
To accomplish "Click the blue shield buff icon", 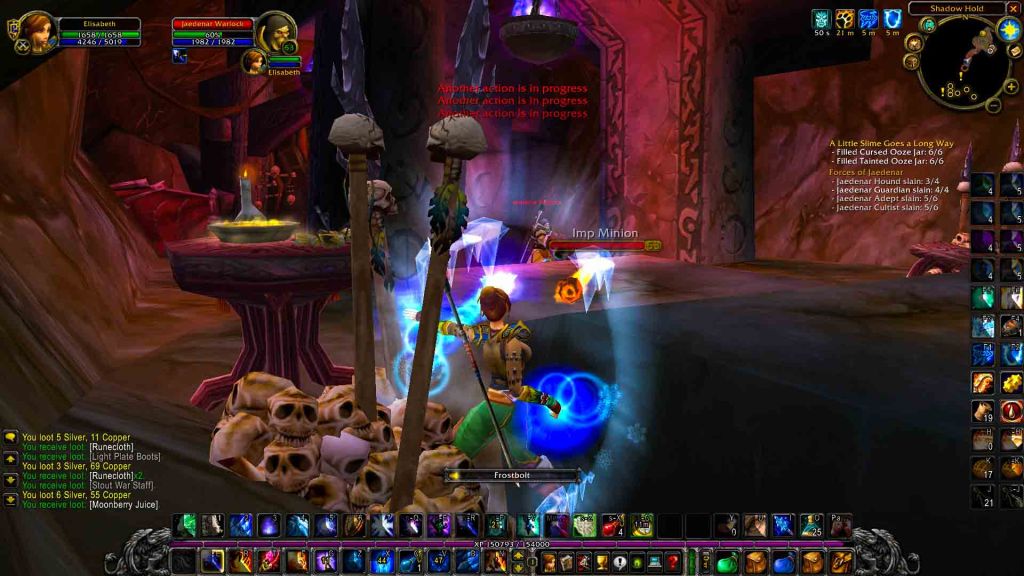I will click(x=891, y=18).
